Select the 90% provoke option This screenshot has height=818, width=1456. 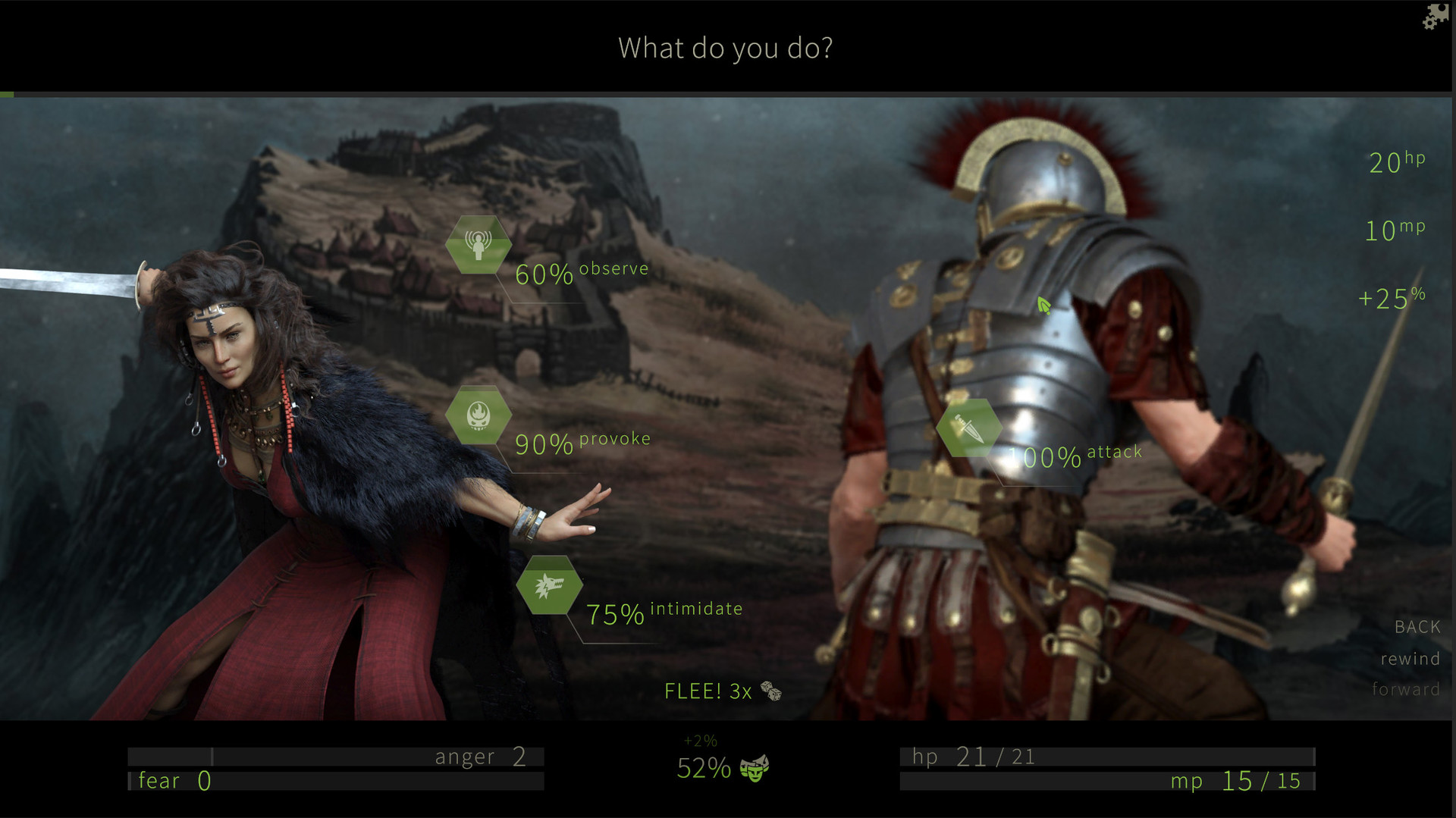(x=582, y=443)
